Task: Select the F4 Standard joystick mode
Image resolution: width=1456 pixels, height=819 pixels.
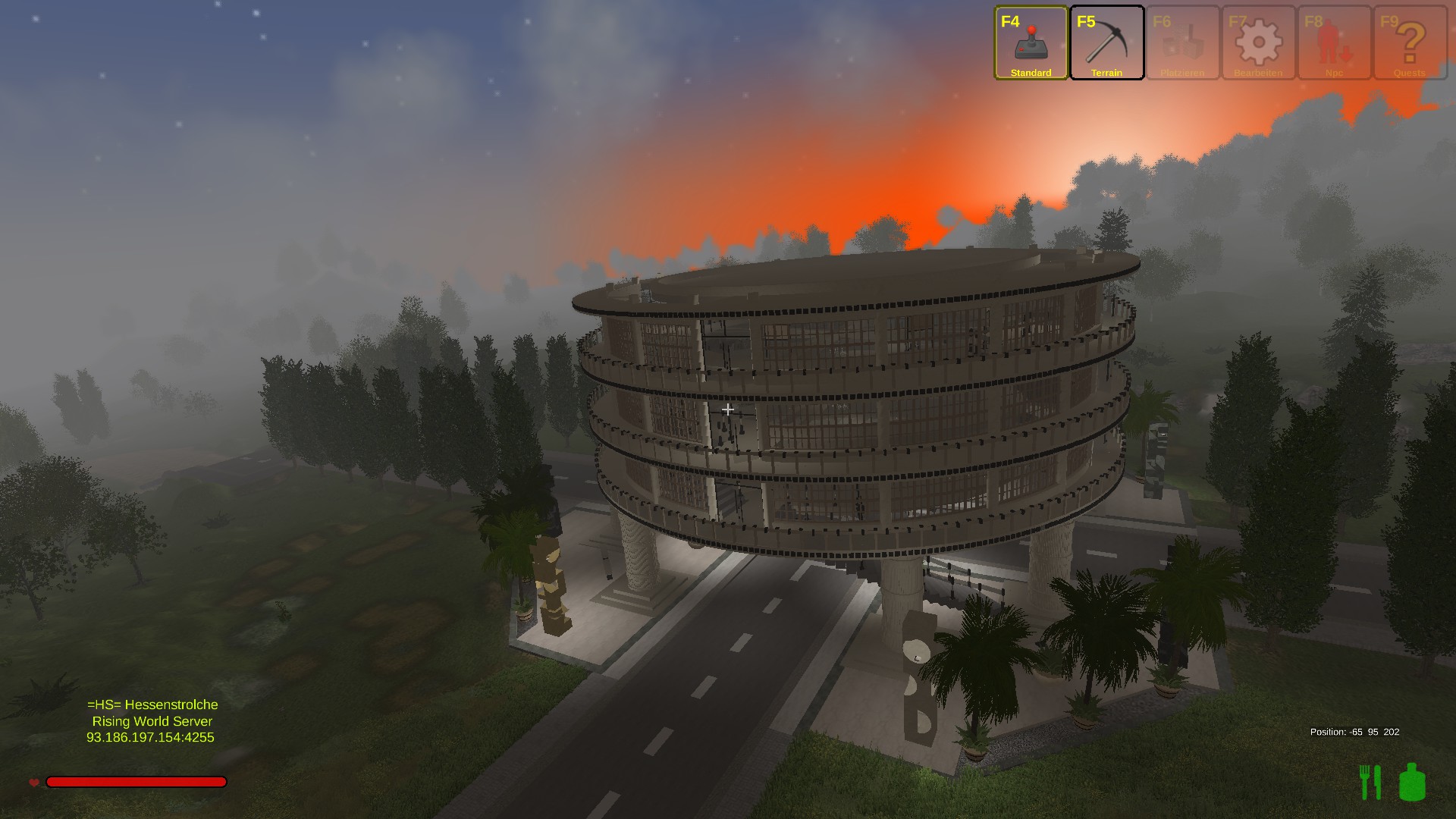Action: 1031,42
